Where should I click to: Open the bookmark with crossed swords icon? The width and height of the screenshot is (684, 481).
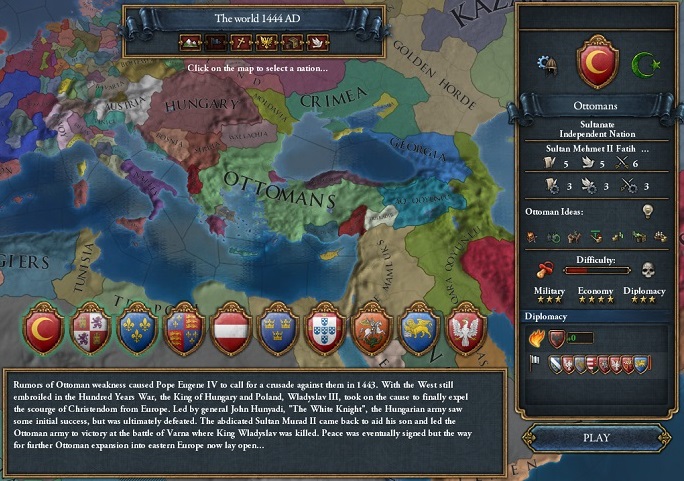pos(241,42)
